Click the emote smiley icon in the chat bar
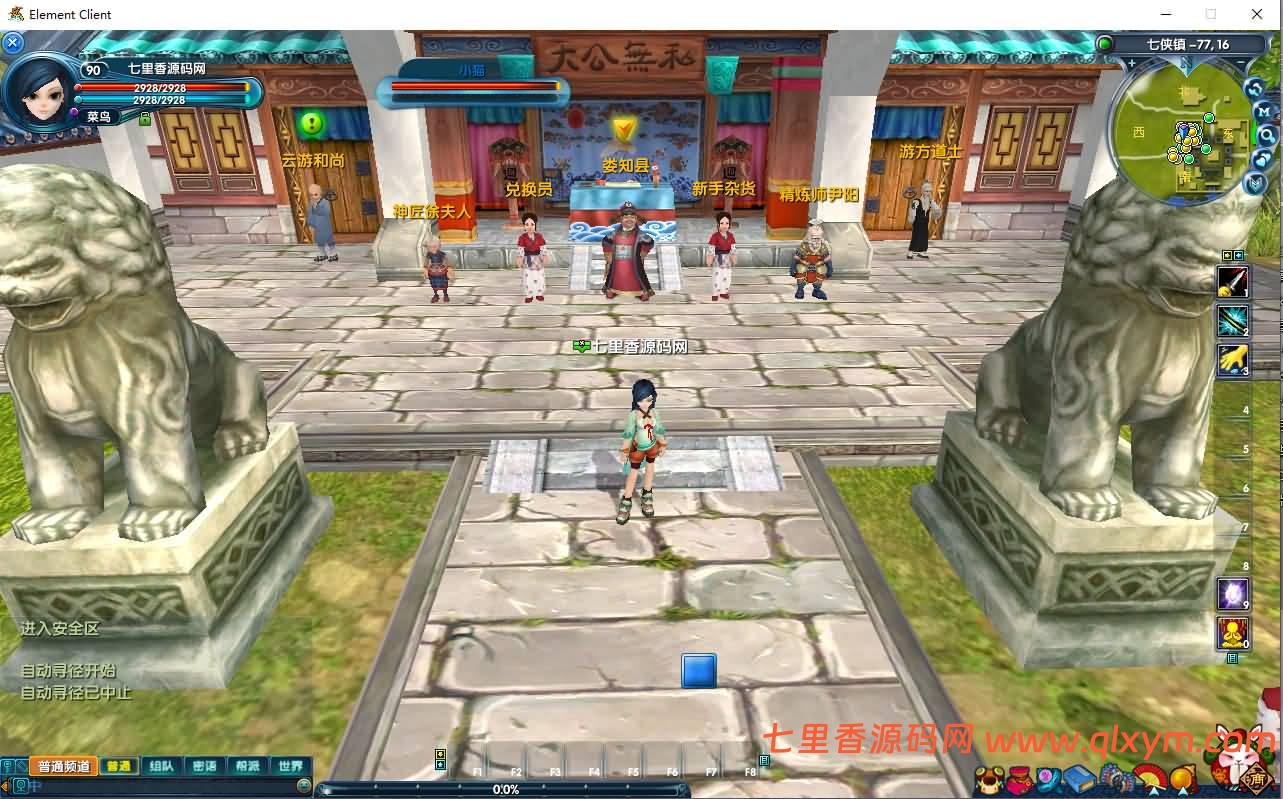 pos(303,785)
